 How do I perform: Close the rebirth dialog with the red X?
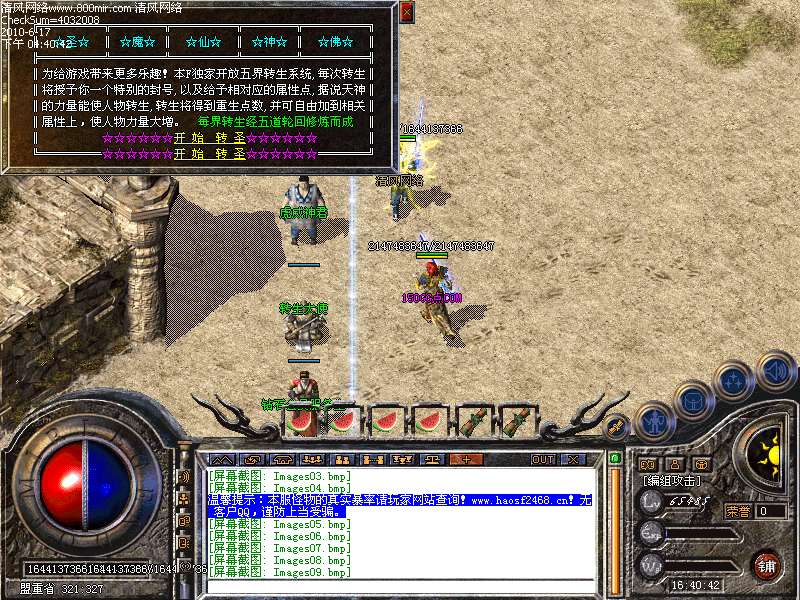(x=406, y=12)
